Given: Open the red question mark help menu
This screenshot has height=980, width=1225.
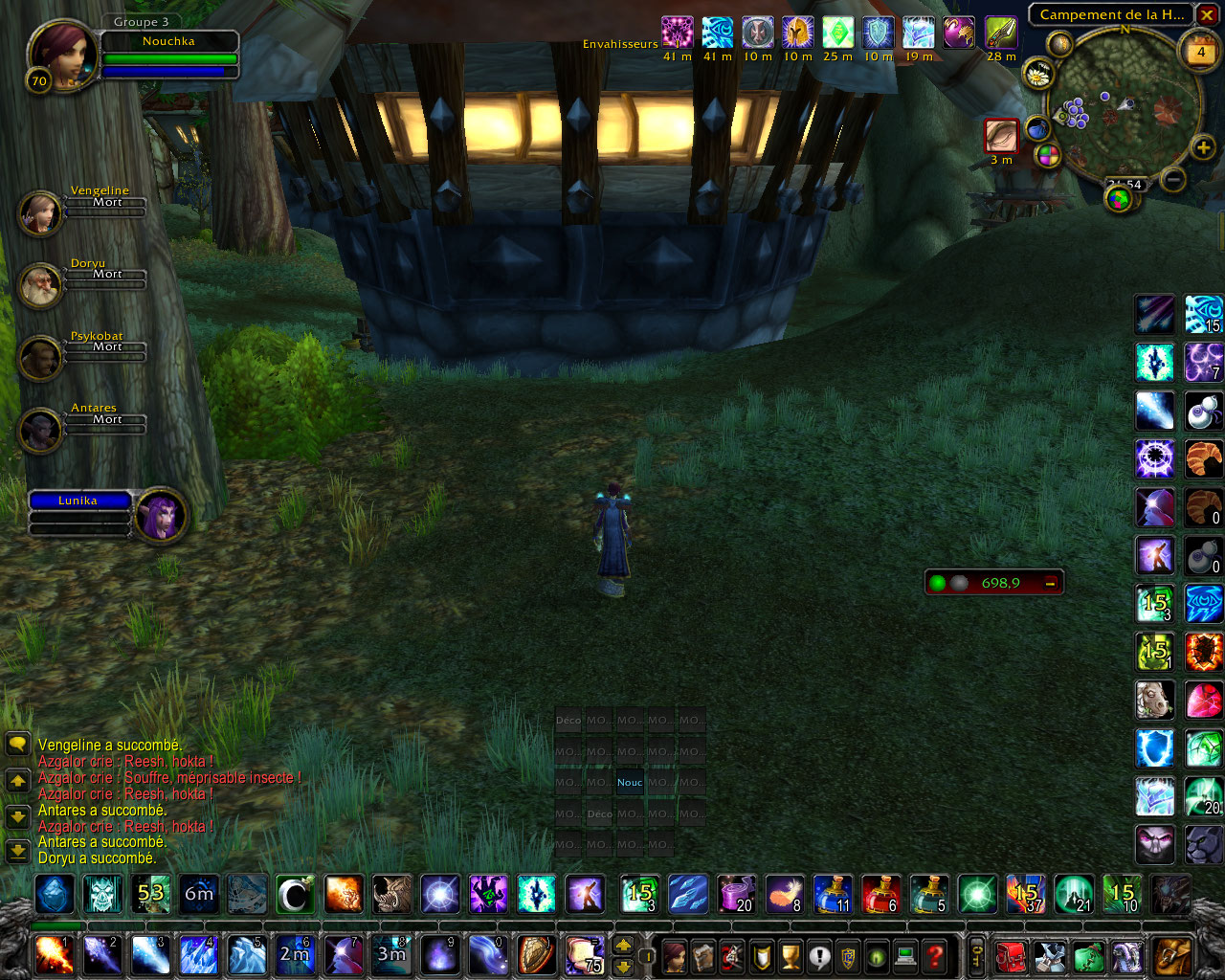Looking at the screenshot, I should (935, 955).
